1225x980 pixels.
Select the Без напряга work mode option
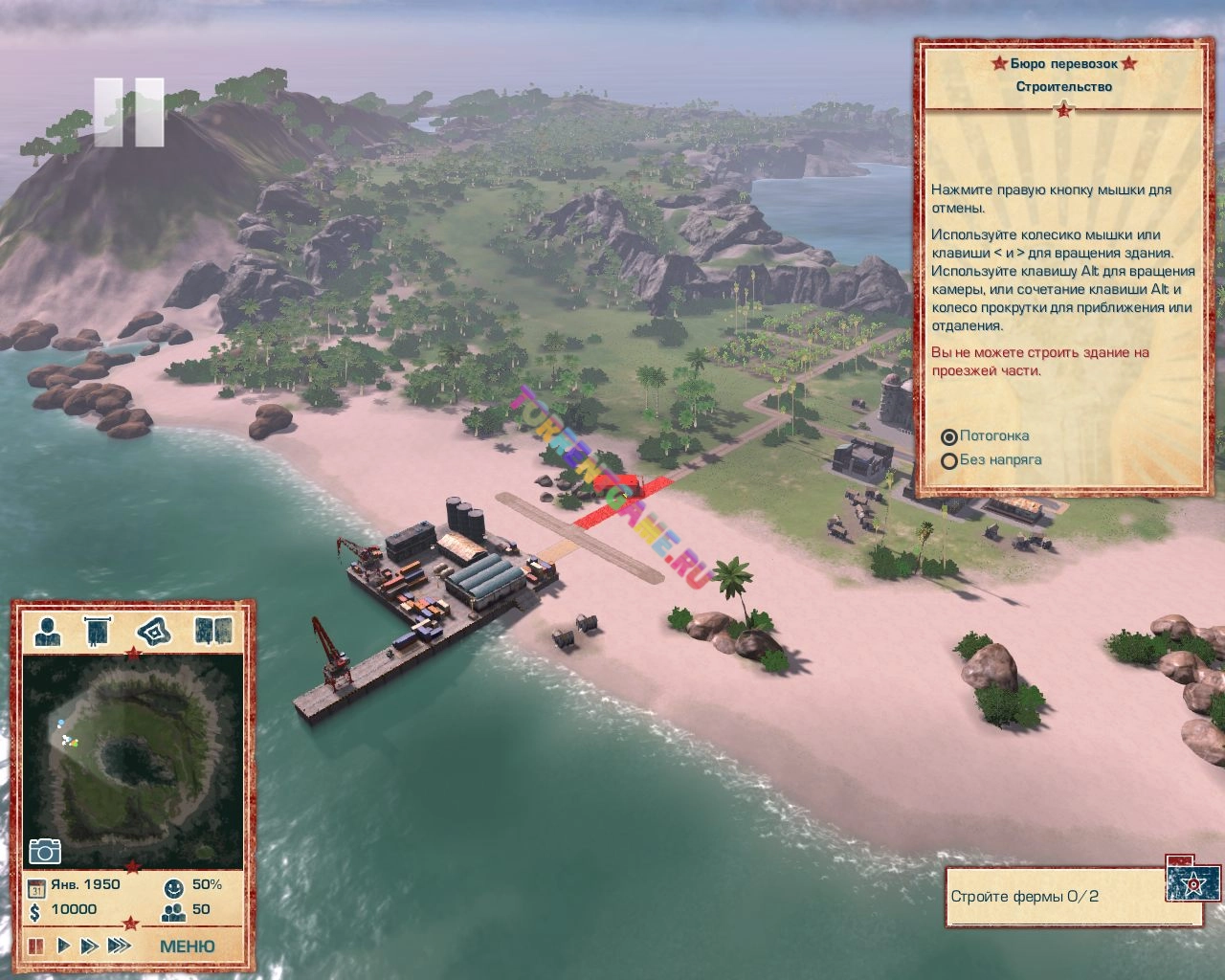[x=949, y=460]
